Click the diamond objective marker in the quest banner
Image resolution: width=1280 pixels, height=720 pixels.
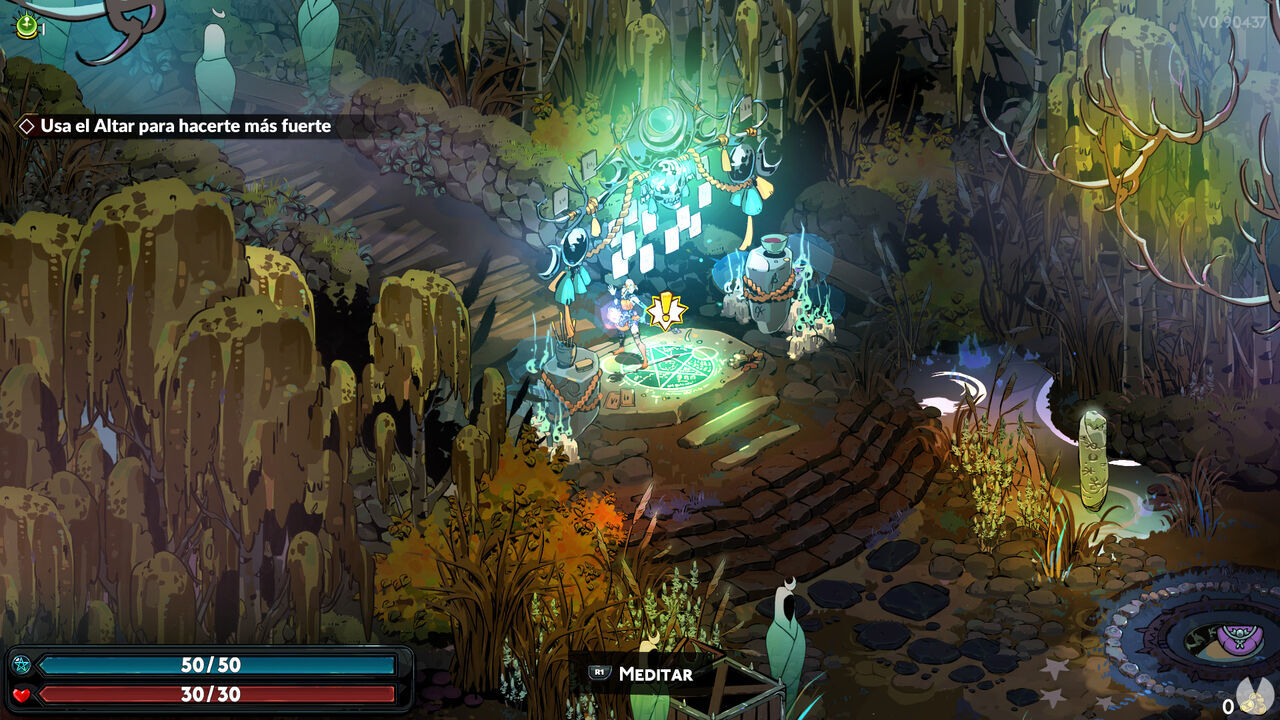tap(26, 126)
